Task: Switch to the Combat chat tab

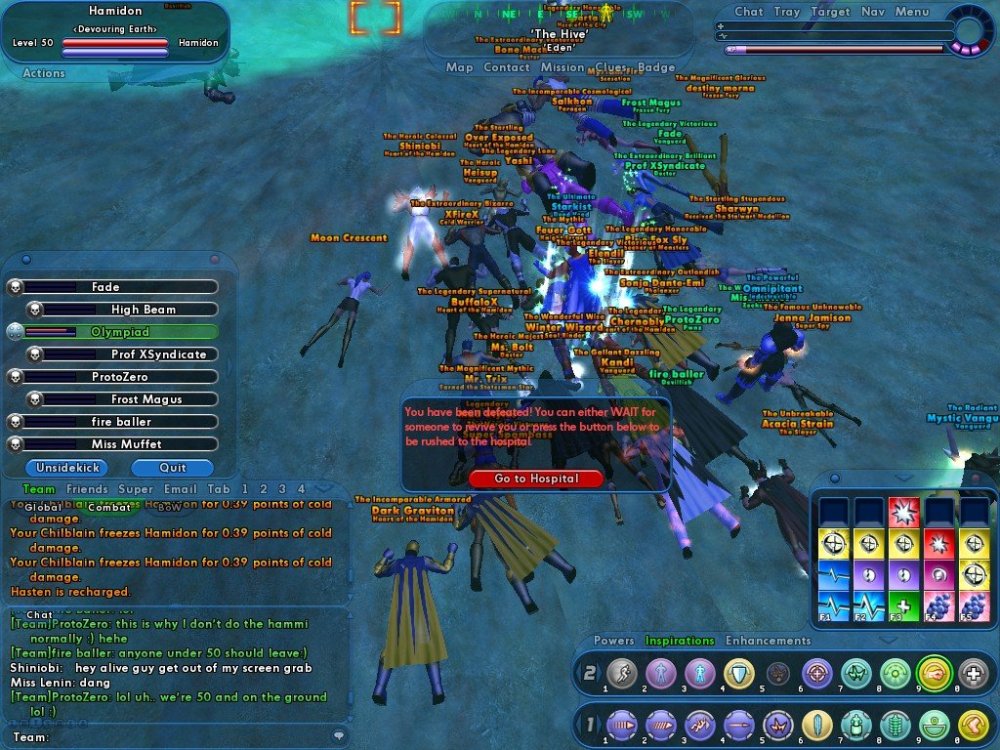Action: coord(107,507)
